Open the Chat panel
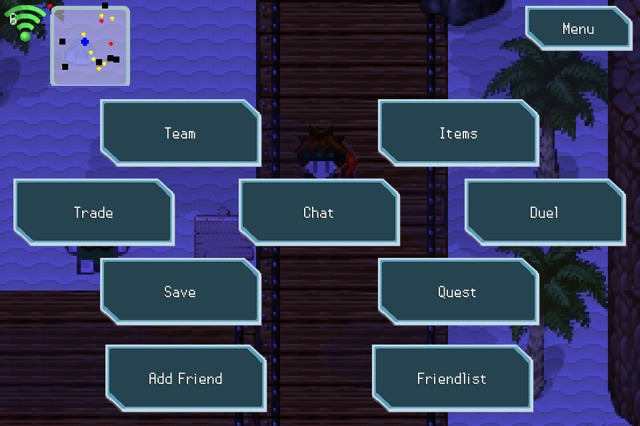The image size is (640, 426). 319,213
